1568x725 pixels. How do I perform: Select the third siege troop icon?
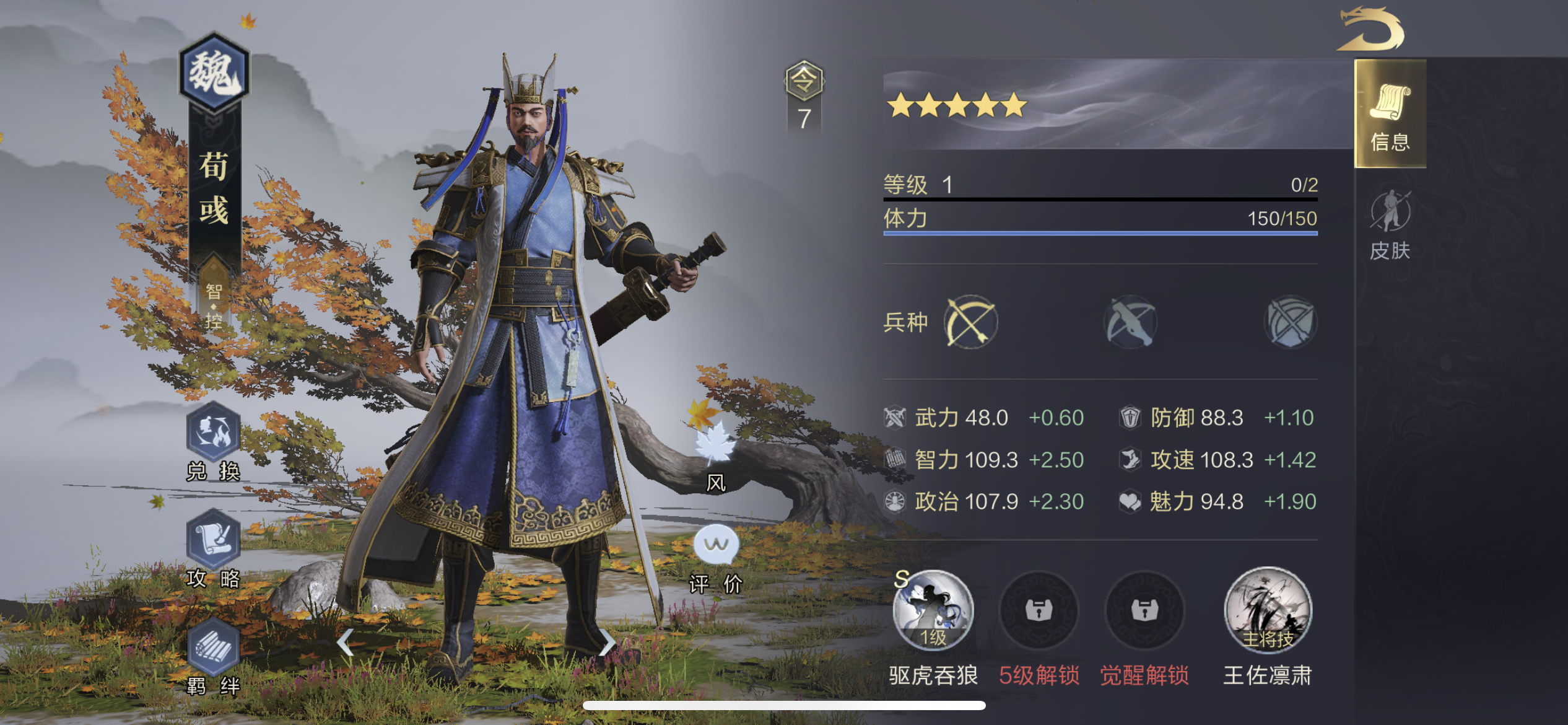tap(1290, 321)
